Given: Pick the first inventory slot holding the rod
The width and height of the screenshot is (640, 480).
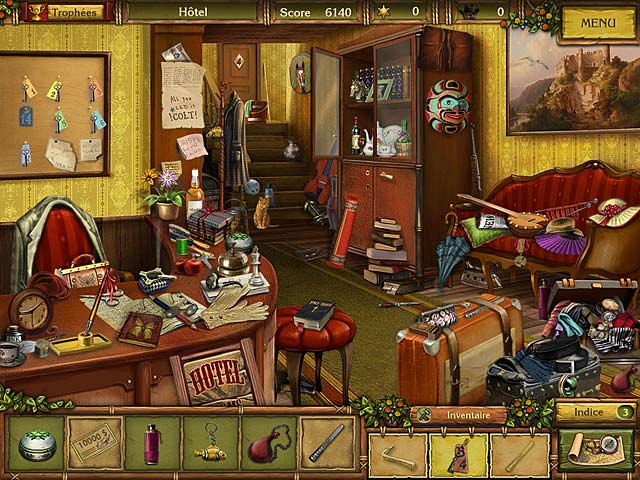Looking at the screenshot, I should point(397,454).
